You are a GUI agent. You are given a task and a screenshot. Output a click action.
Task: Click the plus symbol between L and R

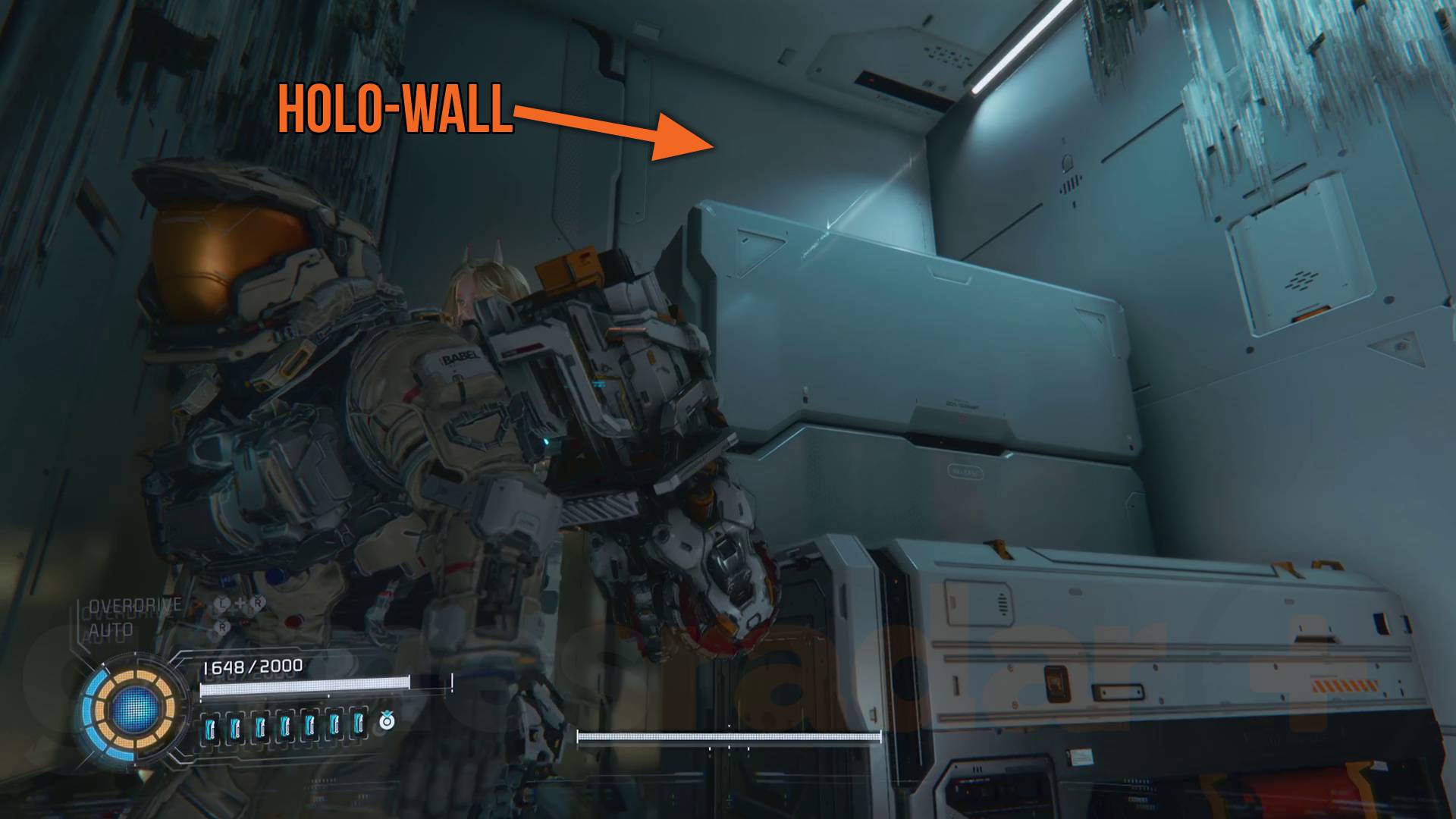(x=240, y=602)
